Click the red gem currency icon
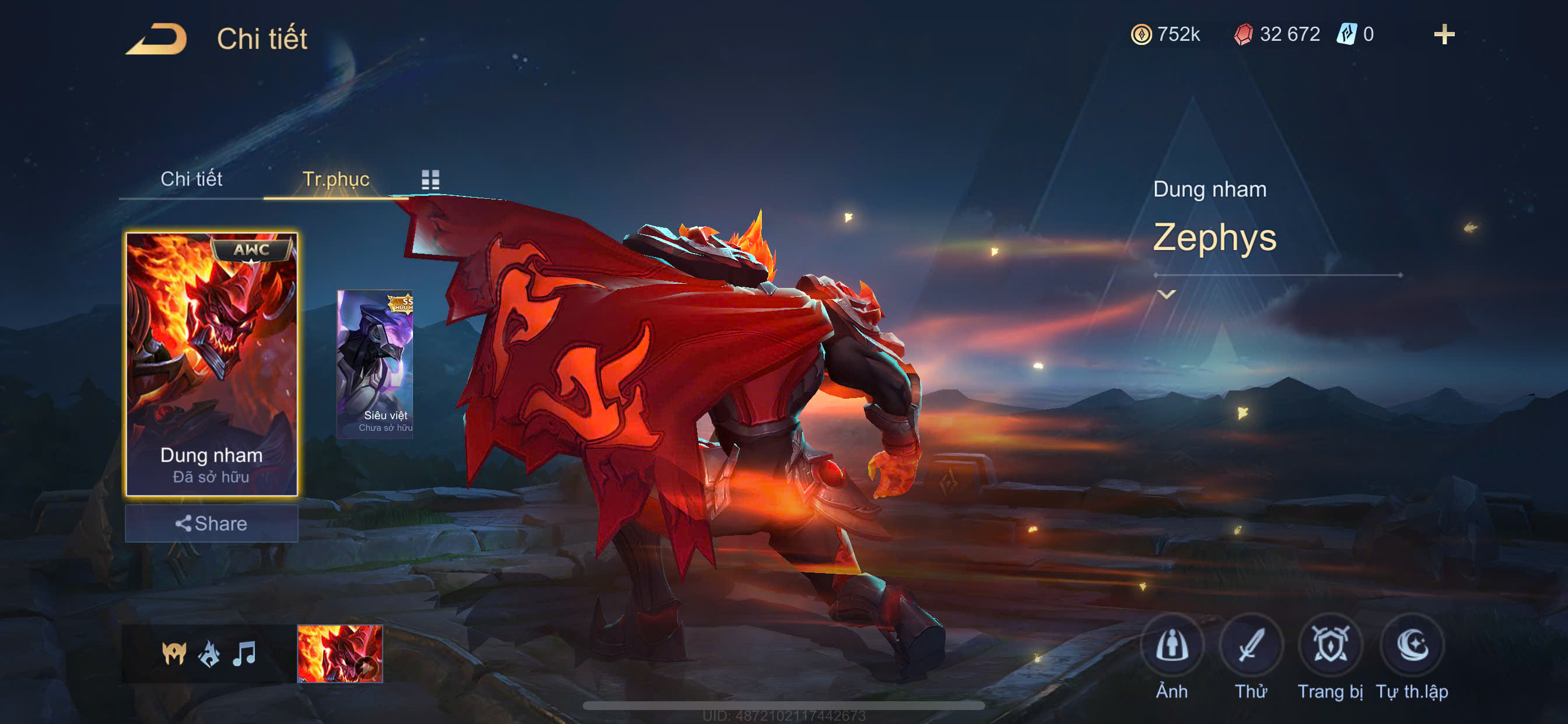1568x724 pixels. click(x=1243, y=34)
